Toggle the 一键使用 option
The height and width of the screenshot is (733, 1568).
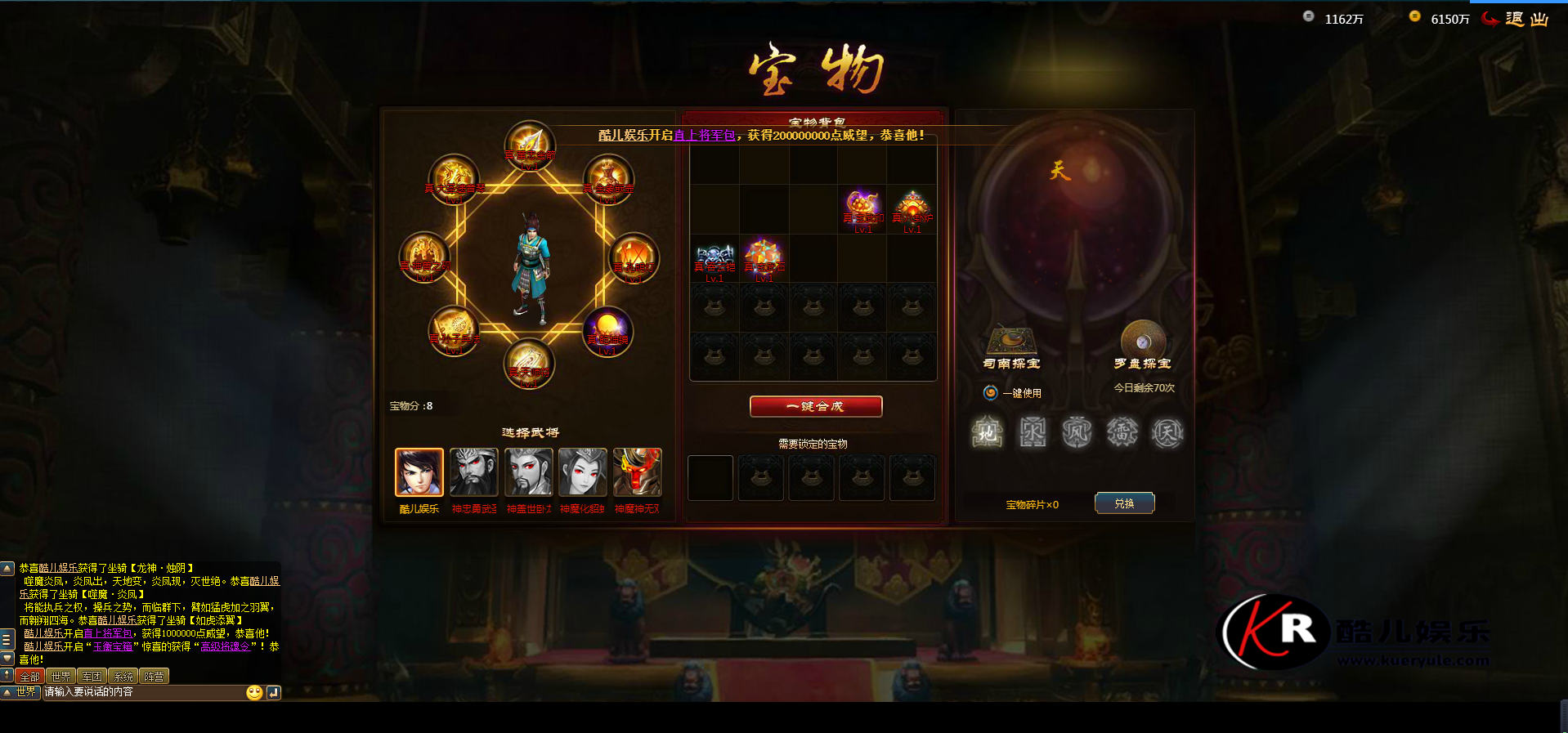(x=990, y=393)
